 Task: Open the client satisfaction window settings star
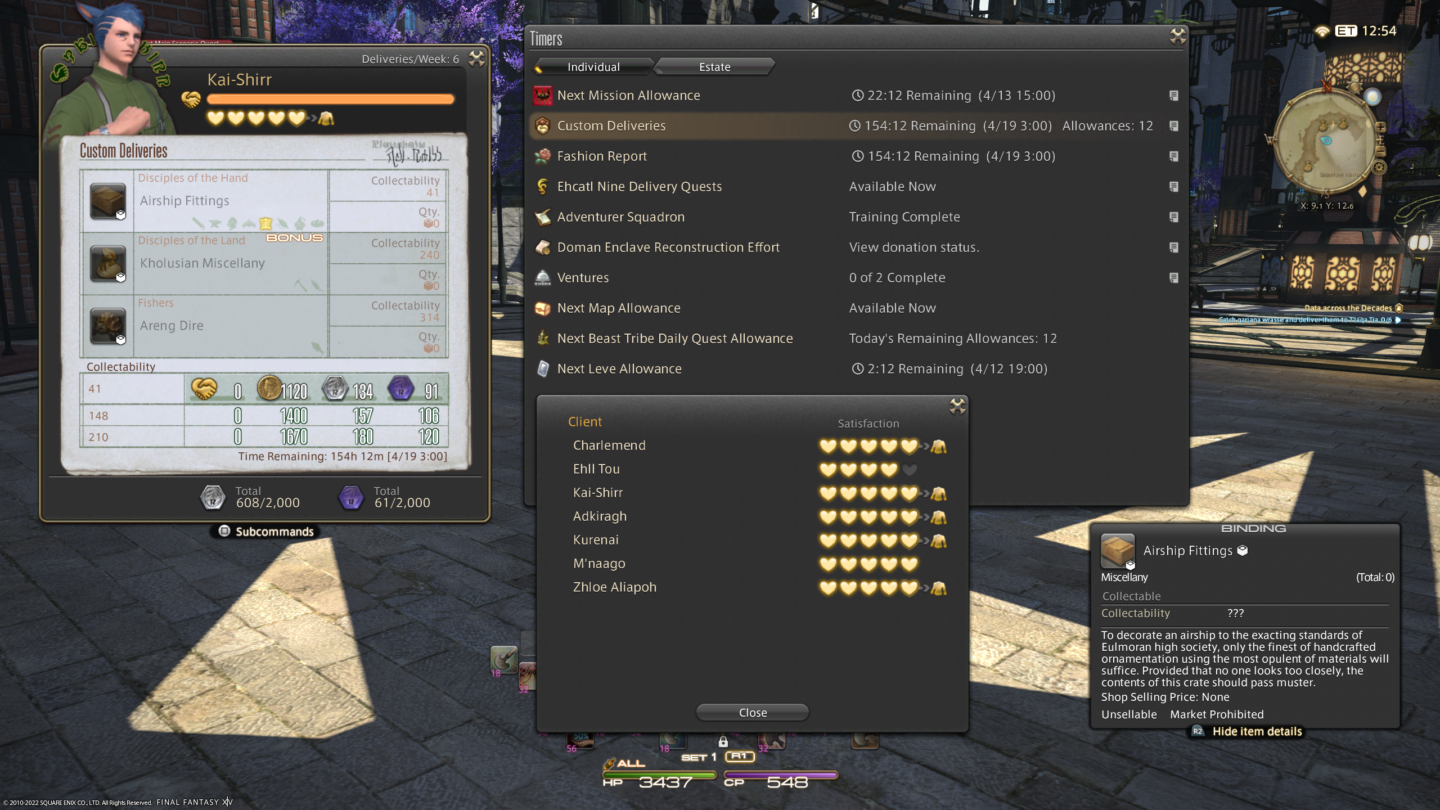pyautogui.click(x=957, y=406)
